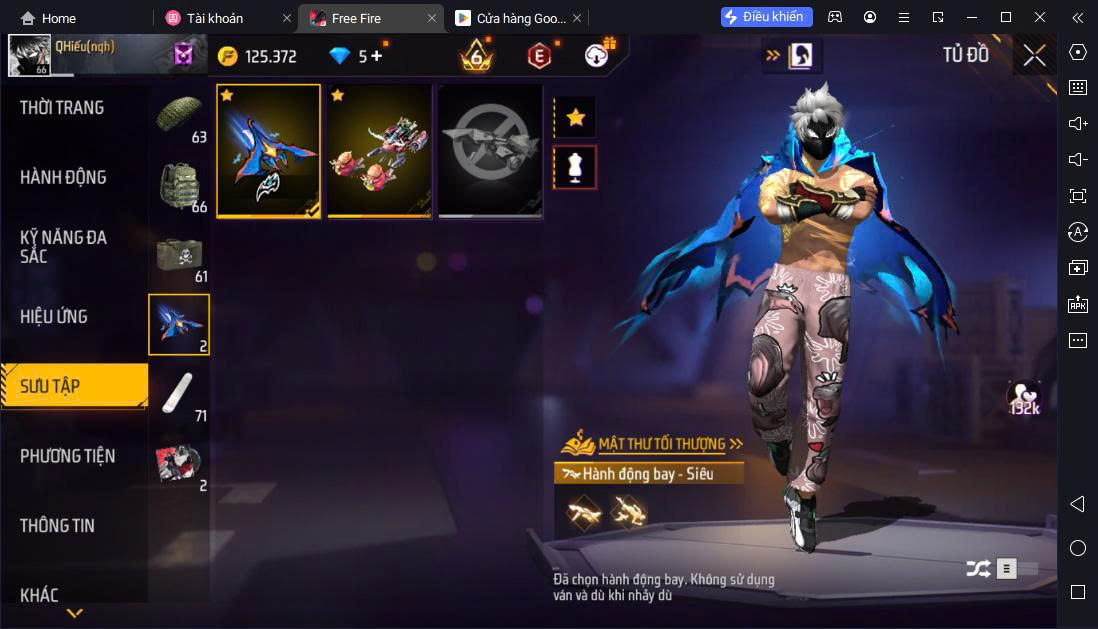
Task: Open the THỜI TRANG category
Action: click(62, 108)
